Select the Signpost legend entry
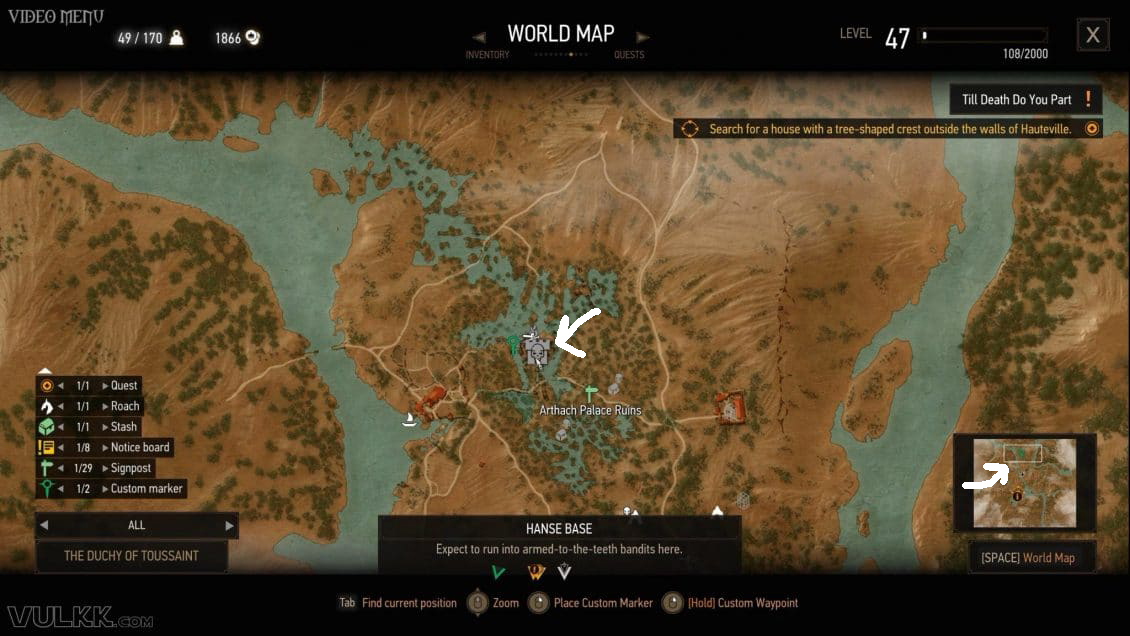The width and height of the screenshot is (1130, 636). click(x=131, y=468)
